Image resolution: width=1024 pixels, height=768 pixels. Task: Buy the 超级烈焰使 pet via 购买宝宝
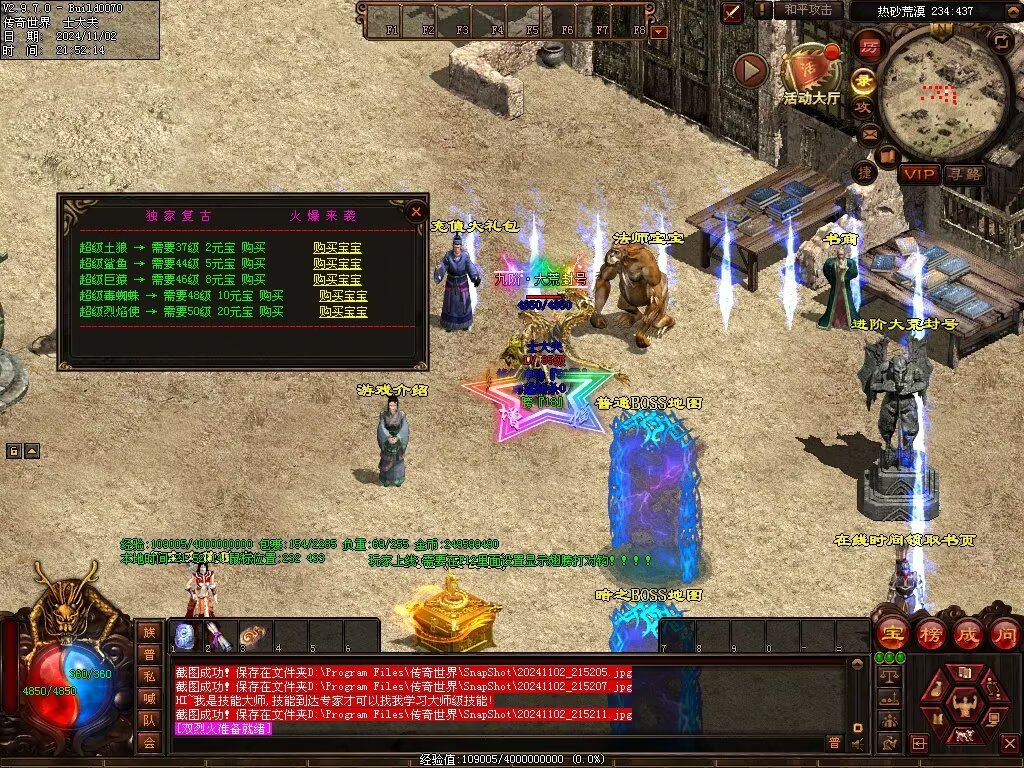click(343, 312)
